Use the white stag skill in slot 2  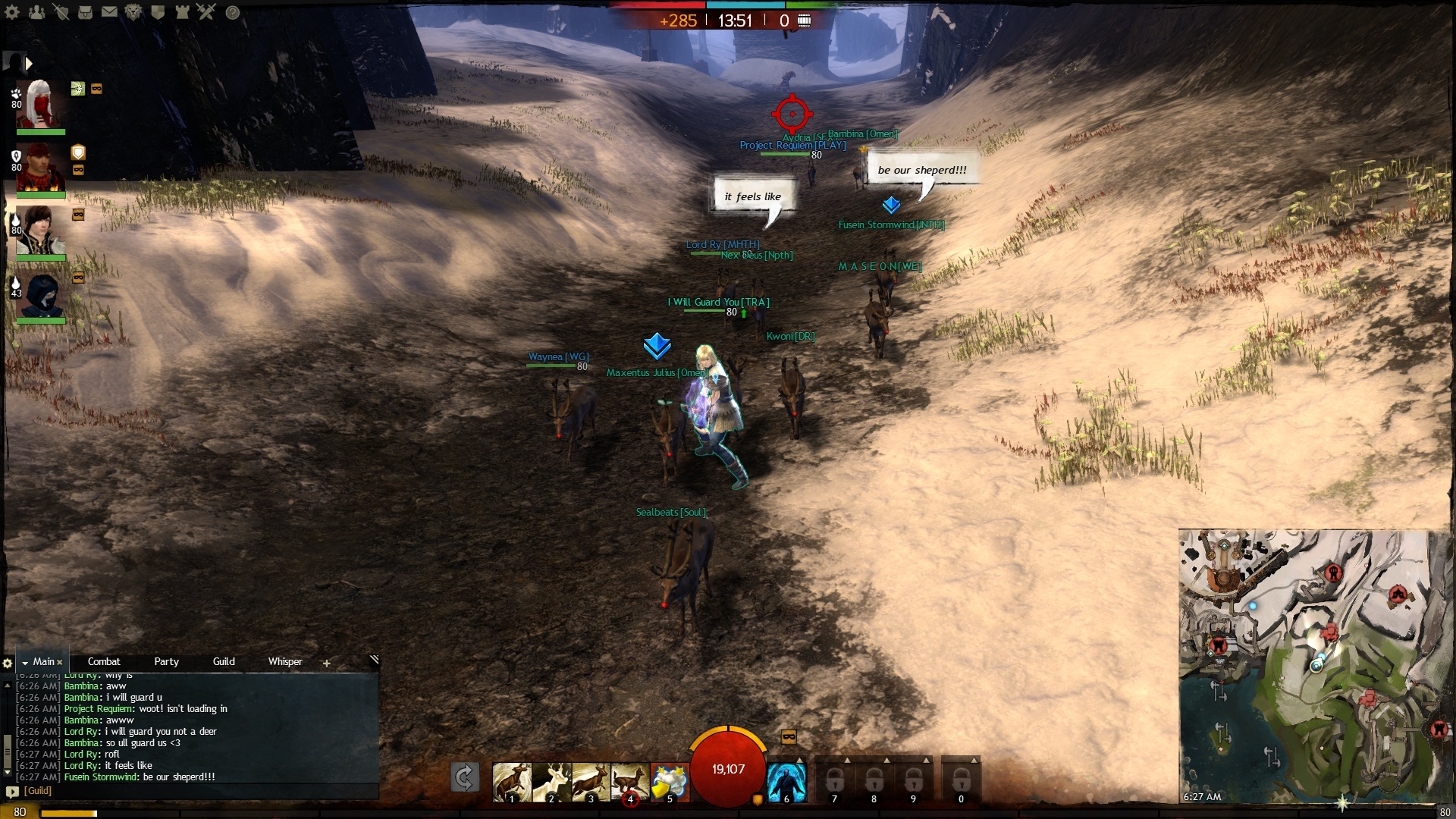pos(551,781)
